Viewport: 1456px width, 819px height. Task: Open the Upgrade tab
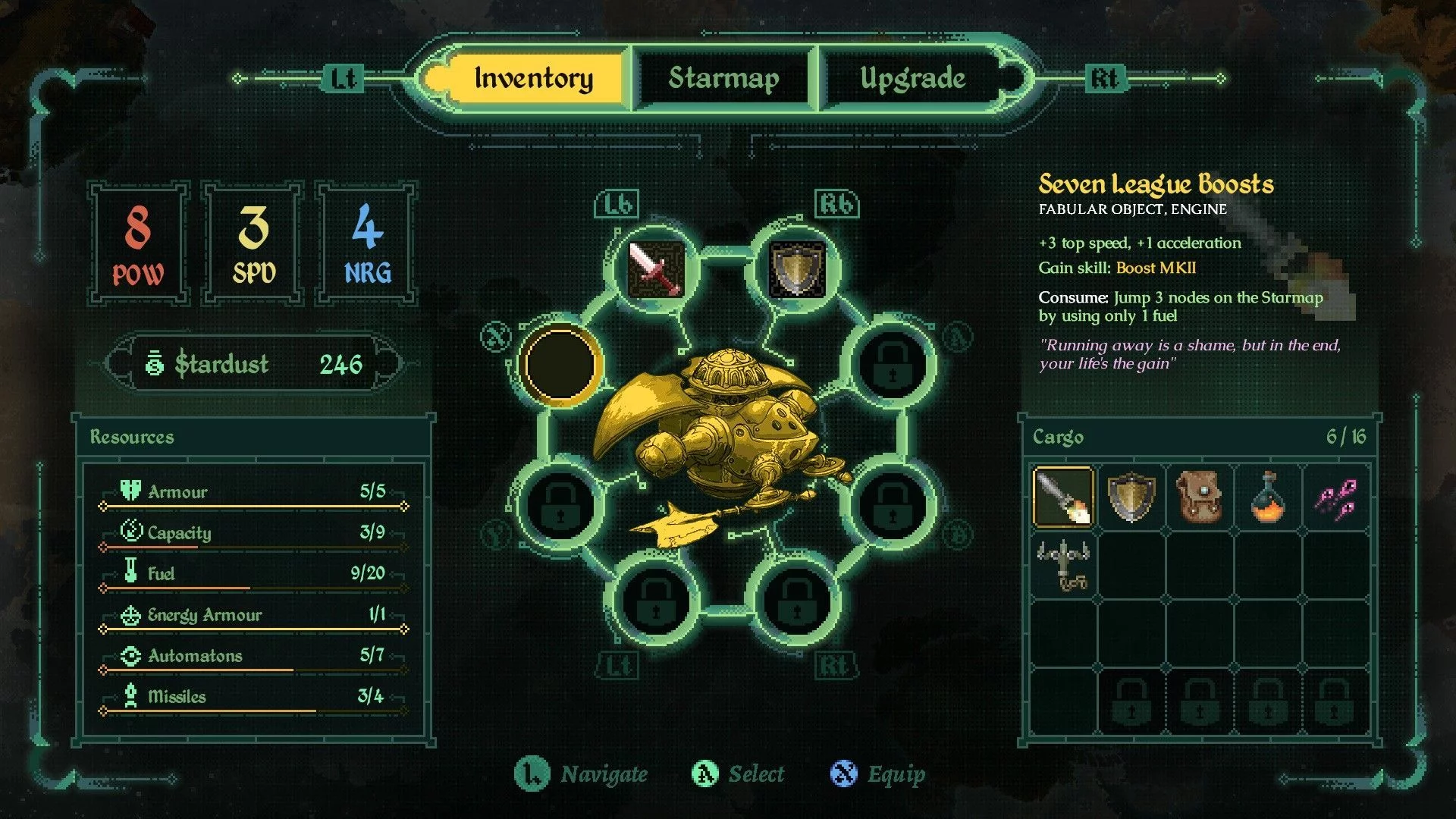[x=912, y=79]
